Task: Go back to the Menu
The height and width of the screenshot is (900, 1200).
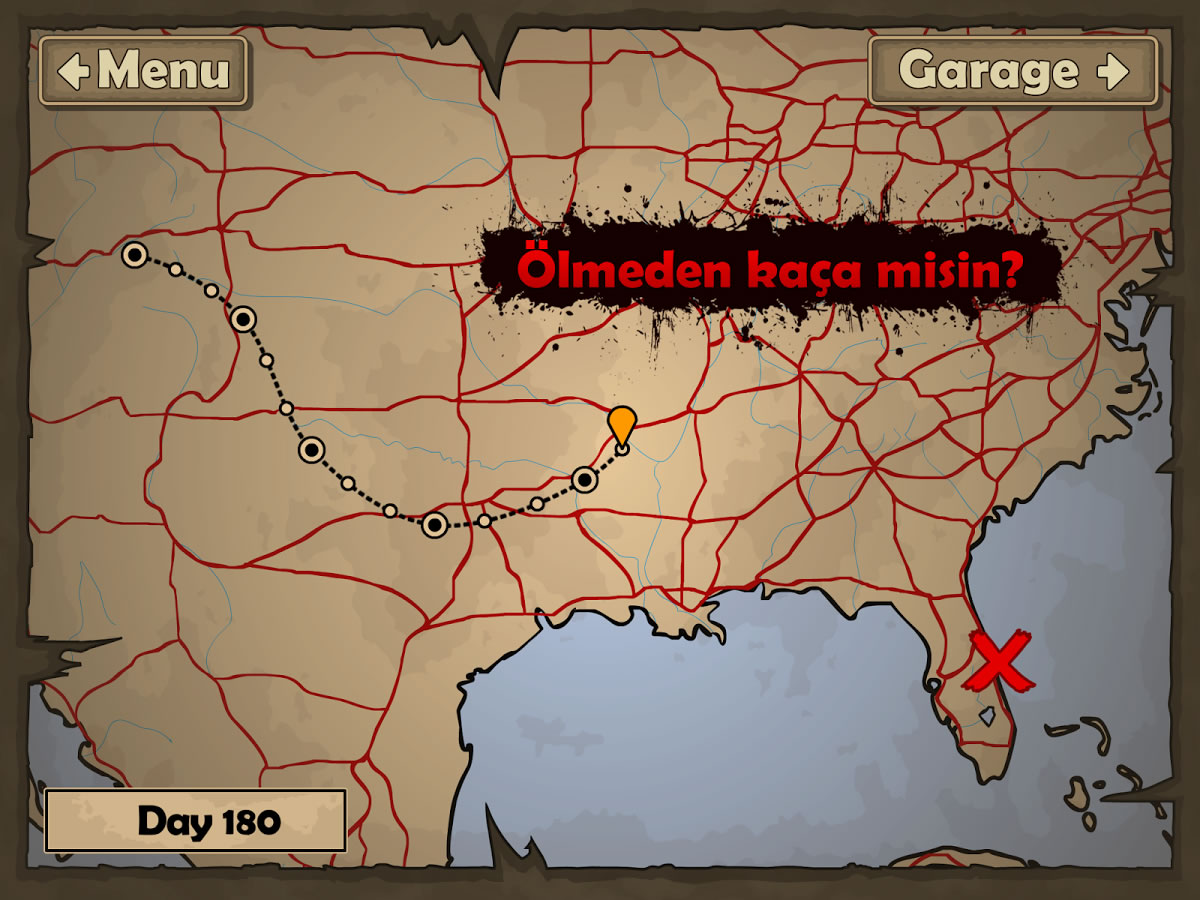Action: tap(144, 71)
